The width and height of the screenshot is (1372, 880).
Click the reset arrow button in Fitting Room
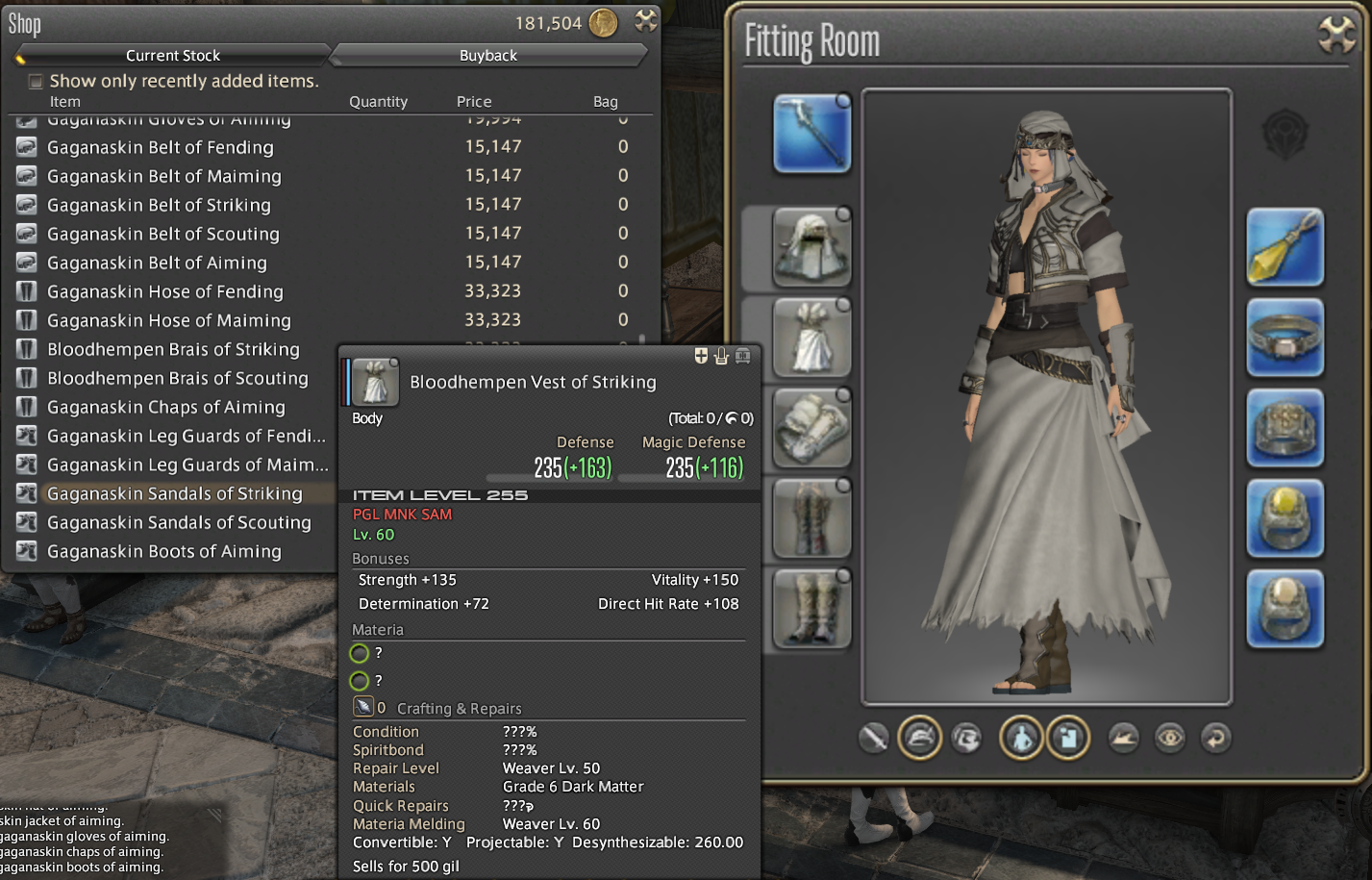[1216, 739]
